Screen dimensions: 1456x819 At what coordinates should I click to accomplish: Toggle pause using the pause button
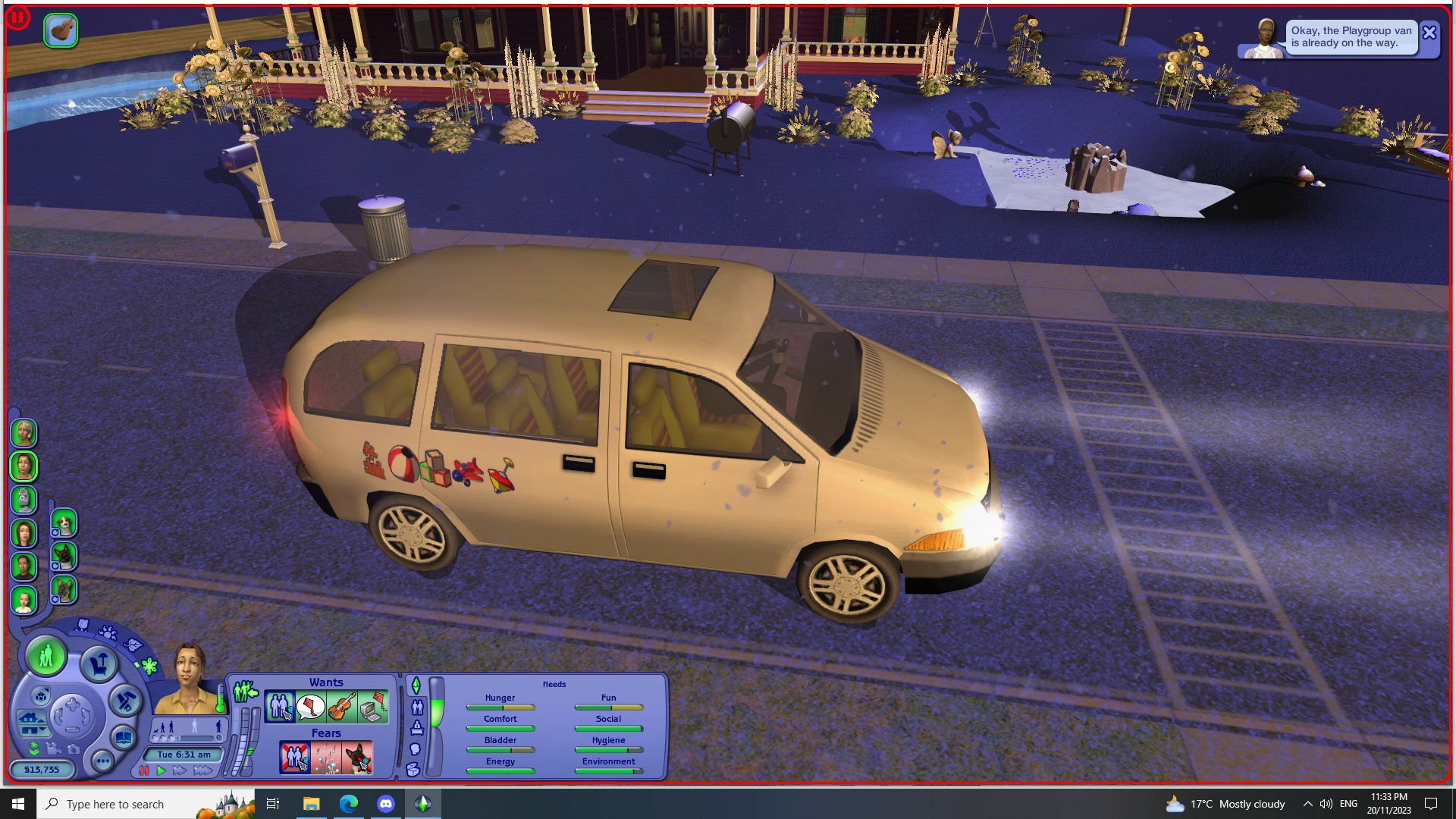click(144, 771)
